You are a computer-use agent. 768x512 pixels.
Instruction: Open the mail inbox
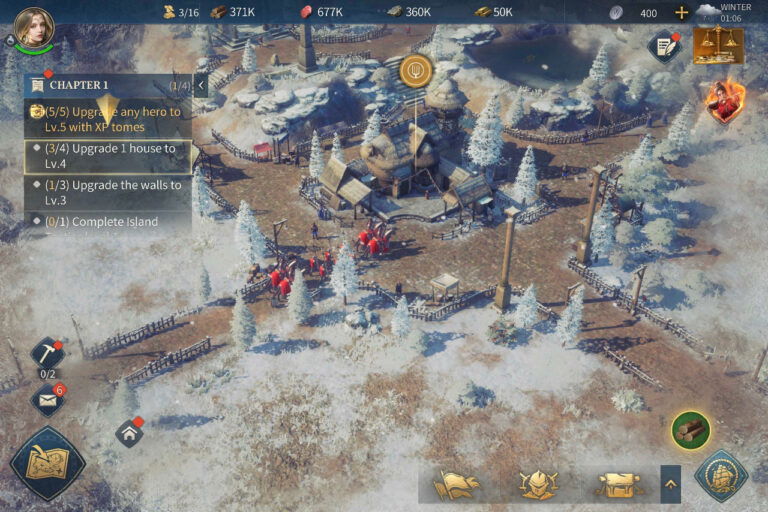(47, 401)
